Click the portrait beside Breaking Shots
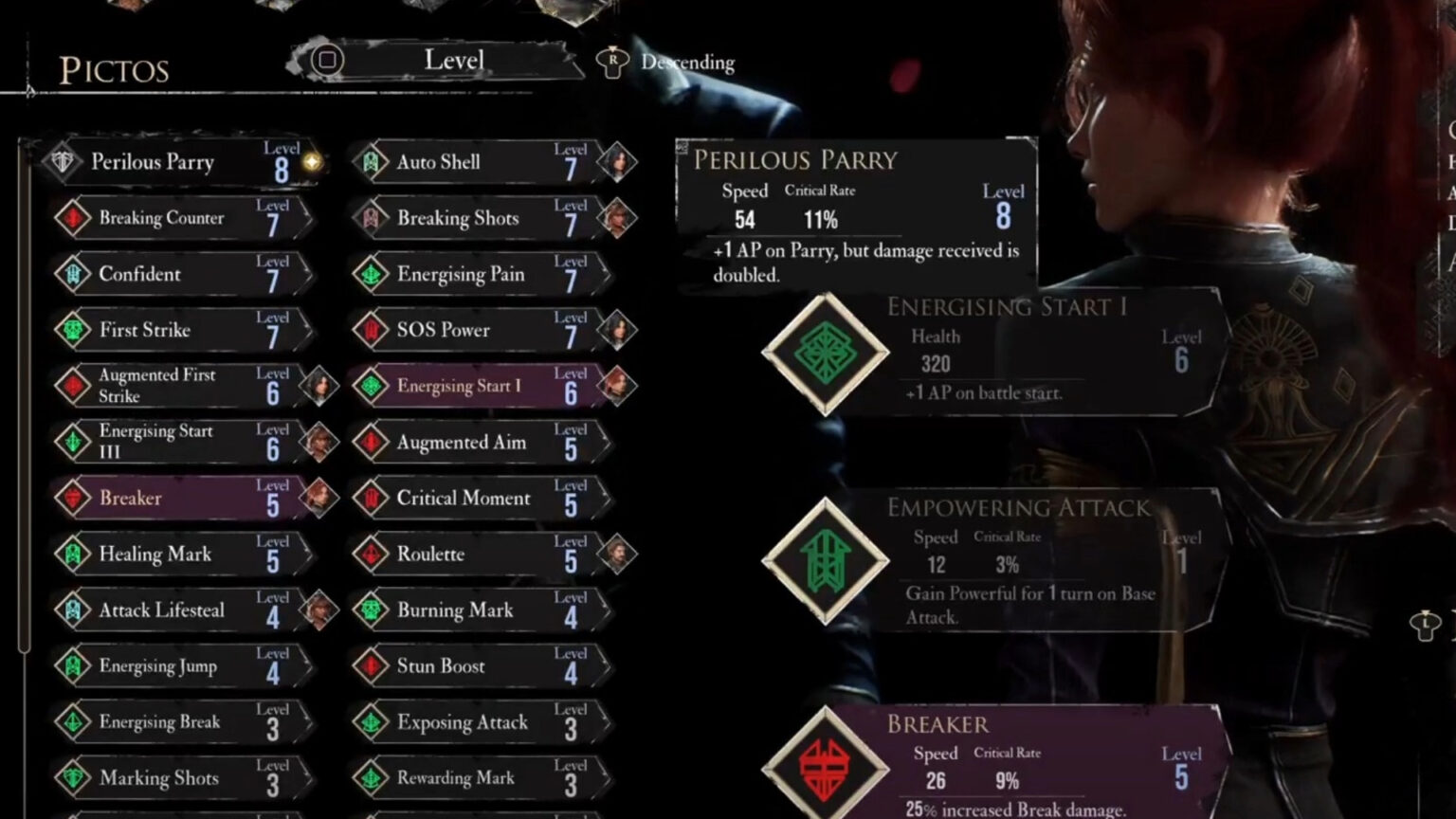 pyautogui.click(x=617, y=217)
